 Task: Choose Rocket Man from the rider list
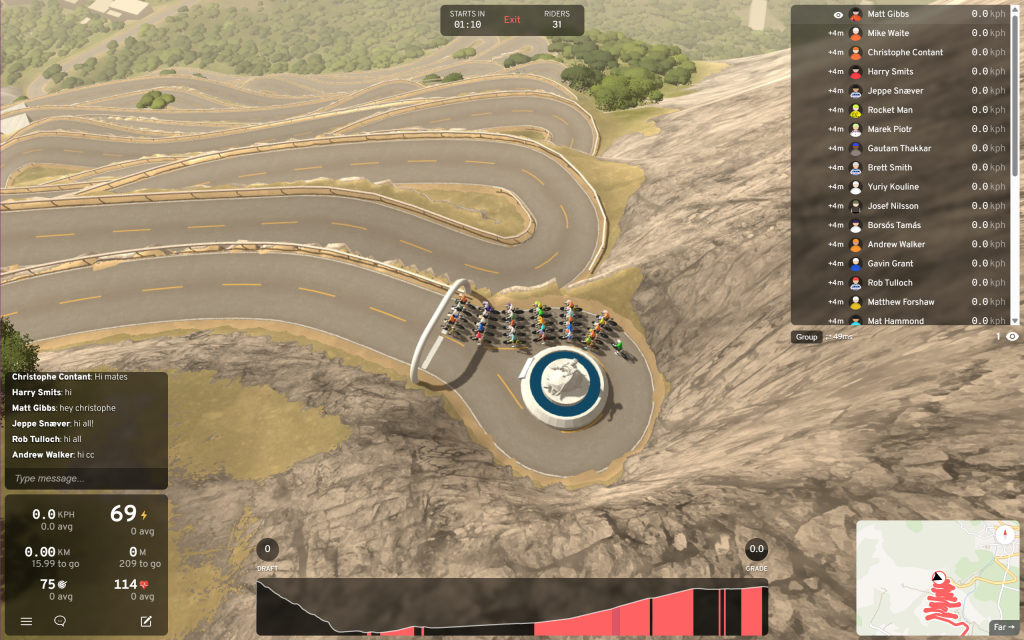tap(890, 110)
